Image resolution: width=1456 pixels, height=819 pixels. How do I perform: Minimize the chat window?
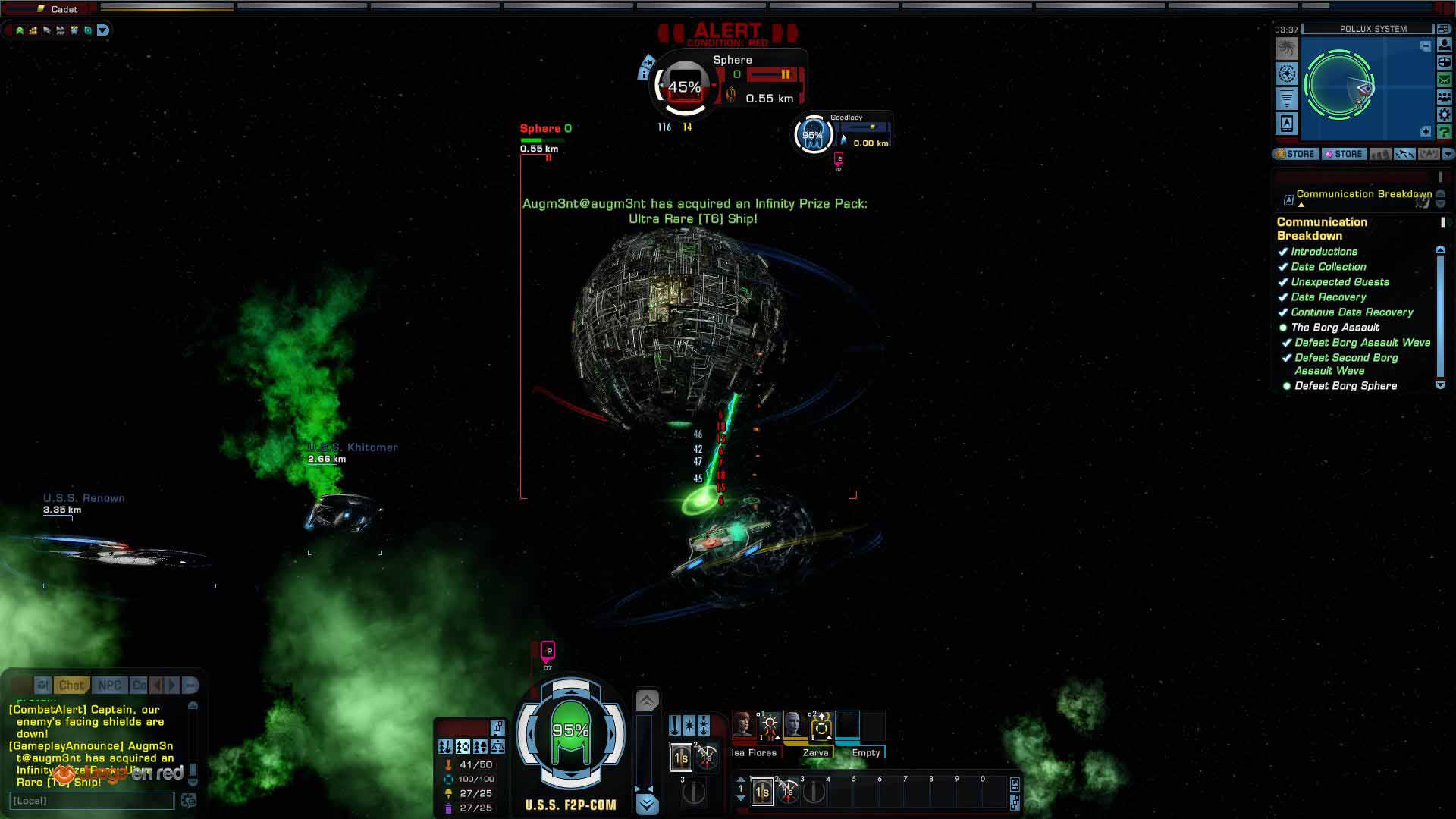(x=190, y=686)
